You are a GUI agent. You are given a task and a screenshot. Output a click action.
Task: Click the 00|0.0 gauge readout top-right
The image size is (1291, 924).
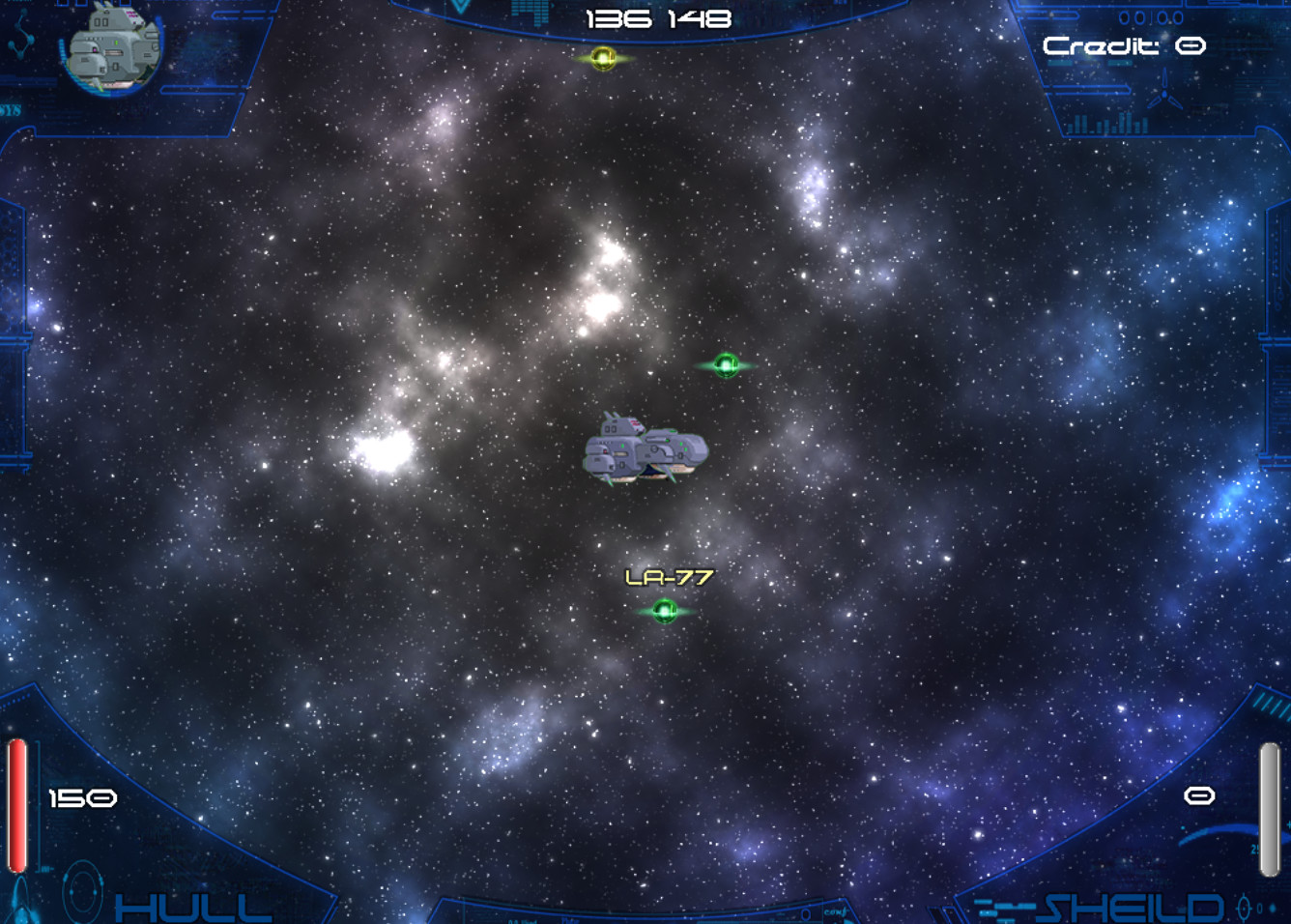click(x=1149, y=17)
